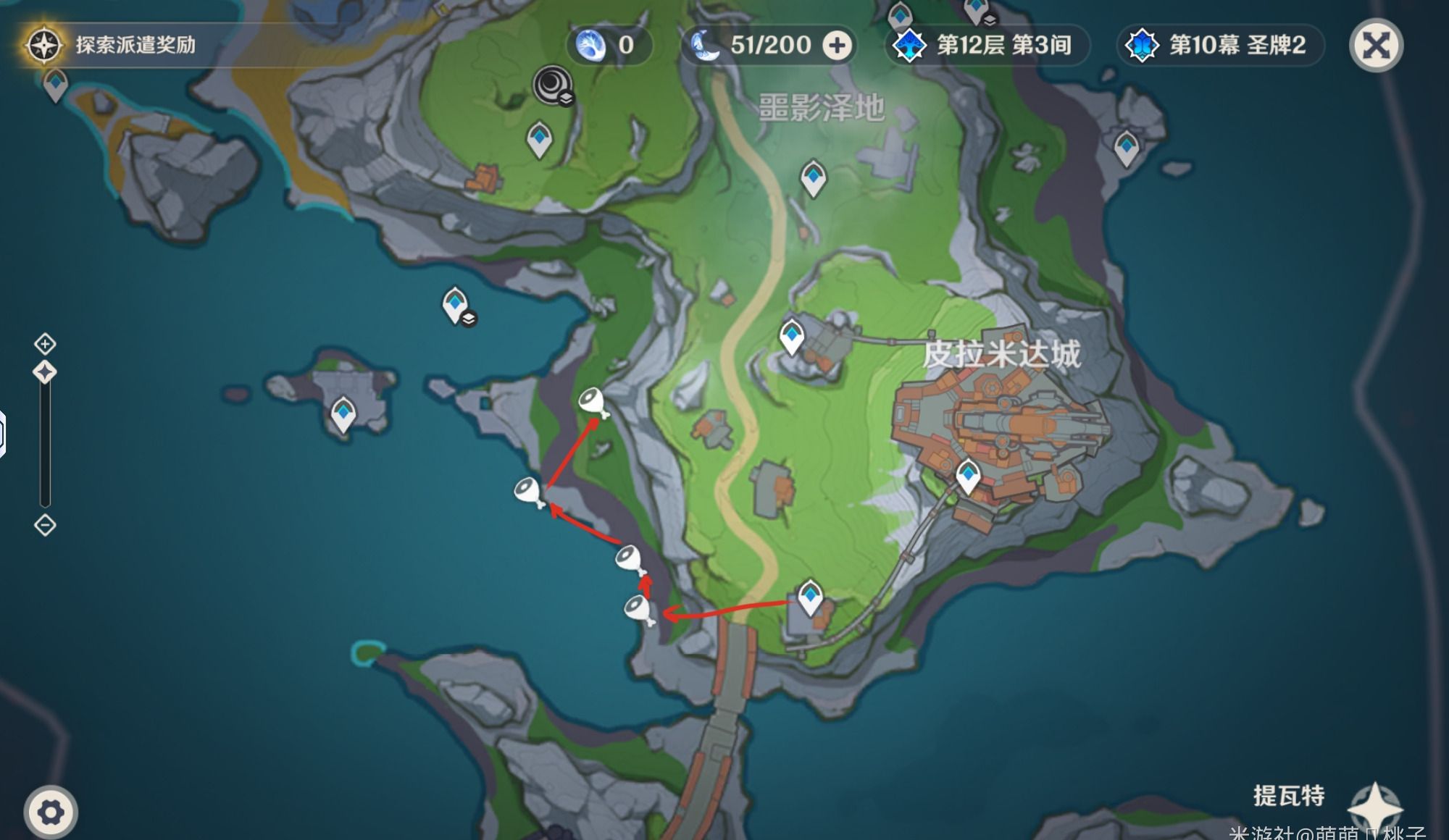The image size is (1449, 840).
Task: Zoom in the map with plus control
Action: (45, 343)
